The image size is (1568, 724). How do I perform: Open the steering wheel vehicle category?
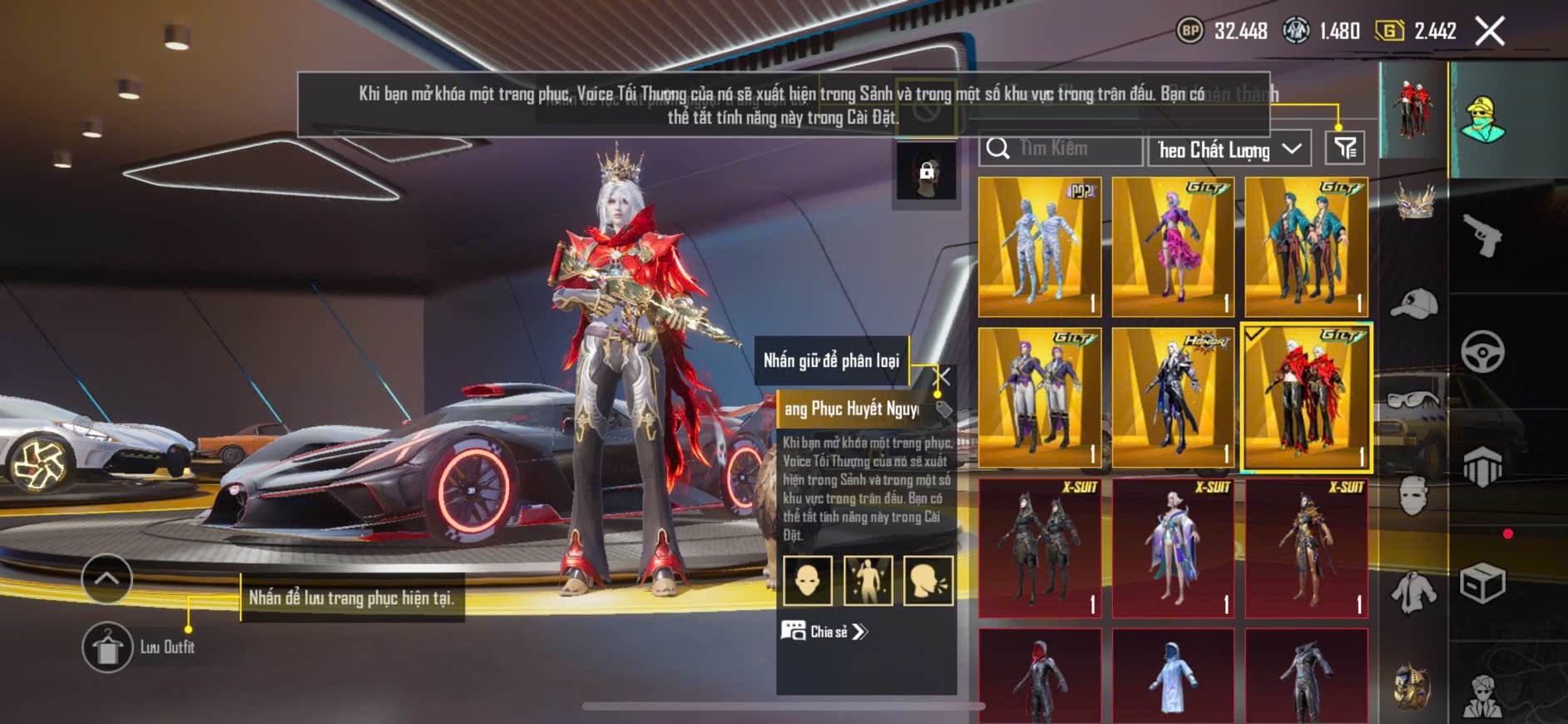tap(1482, 352)
